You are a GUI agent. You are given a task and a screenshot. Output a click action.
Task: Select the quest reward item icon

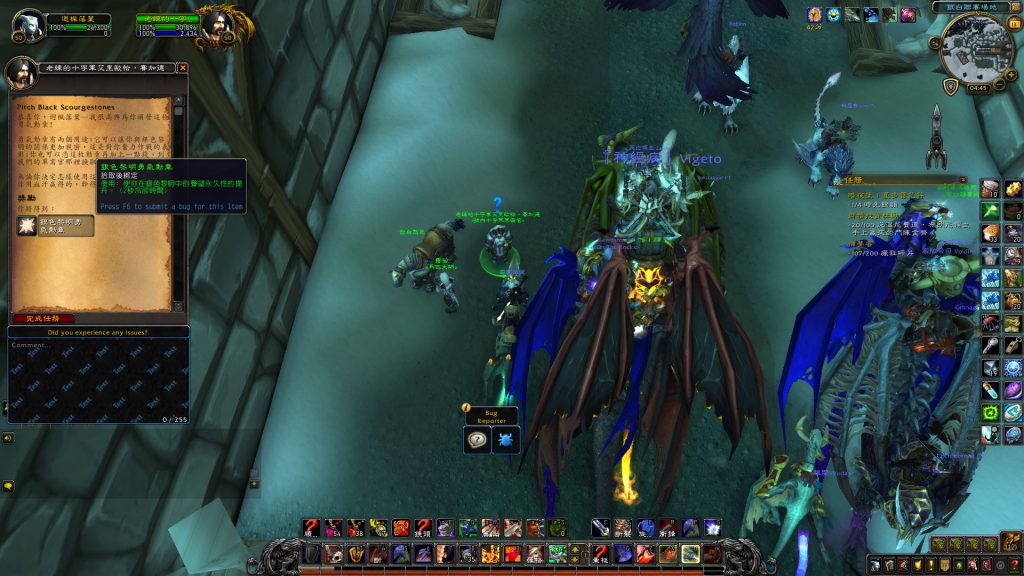[x=26, y=226]
